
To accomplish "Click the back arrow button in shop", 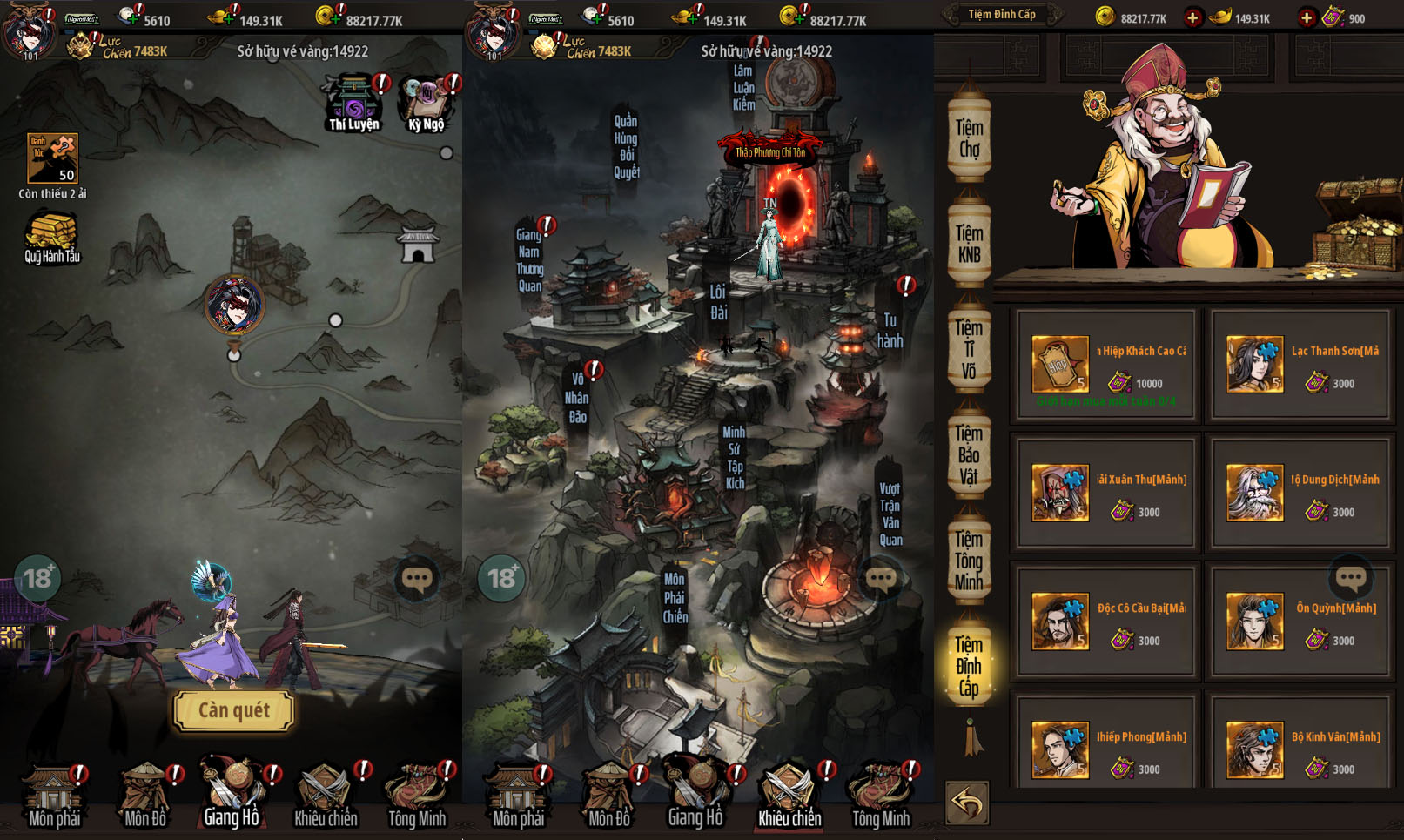I will (x=967, y=803).
